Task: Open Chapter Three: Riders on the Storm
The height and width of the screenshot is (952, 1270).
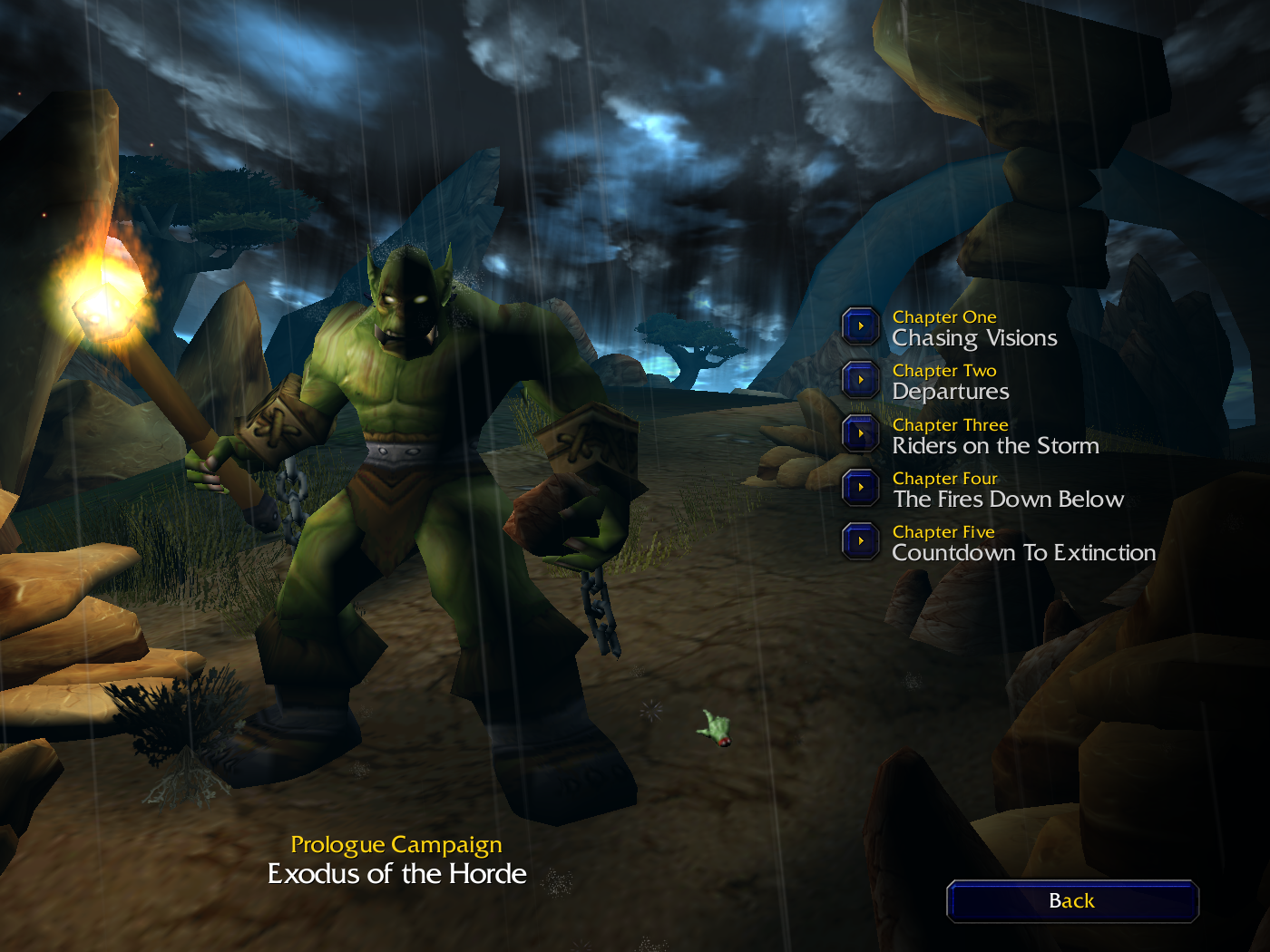Action: point(861,433)
